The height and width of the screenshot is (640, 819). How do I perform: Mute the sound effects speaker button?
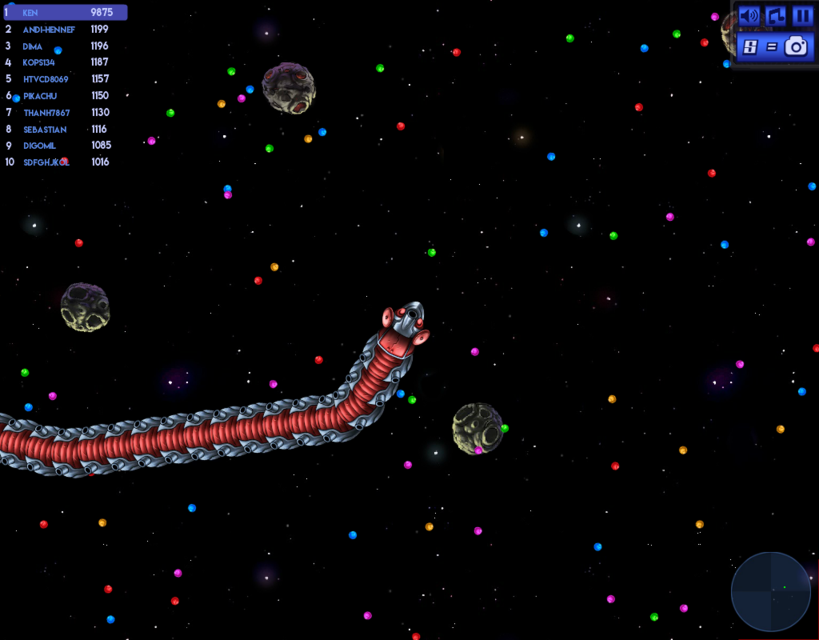[x=749, y=16]
